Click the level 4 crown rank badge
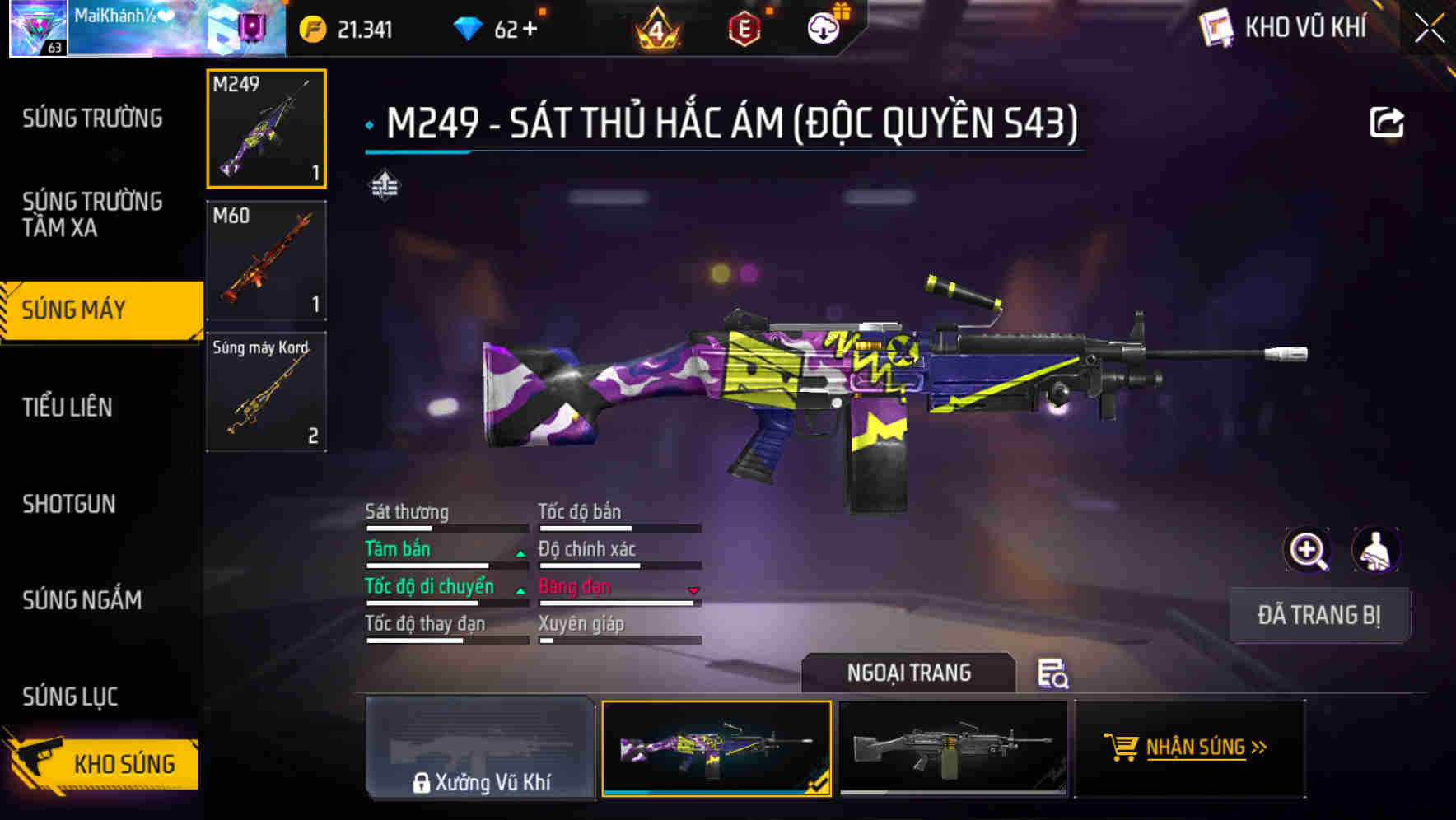 click(658, 27)
